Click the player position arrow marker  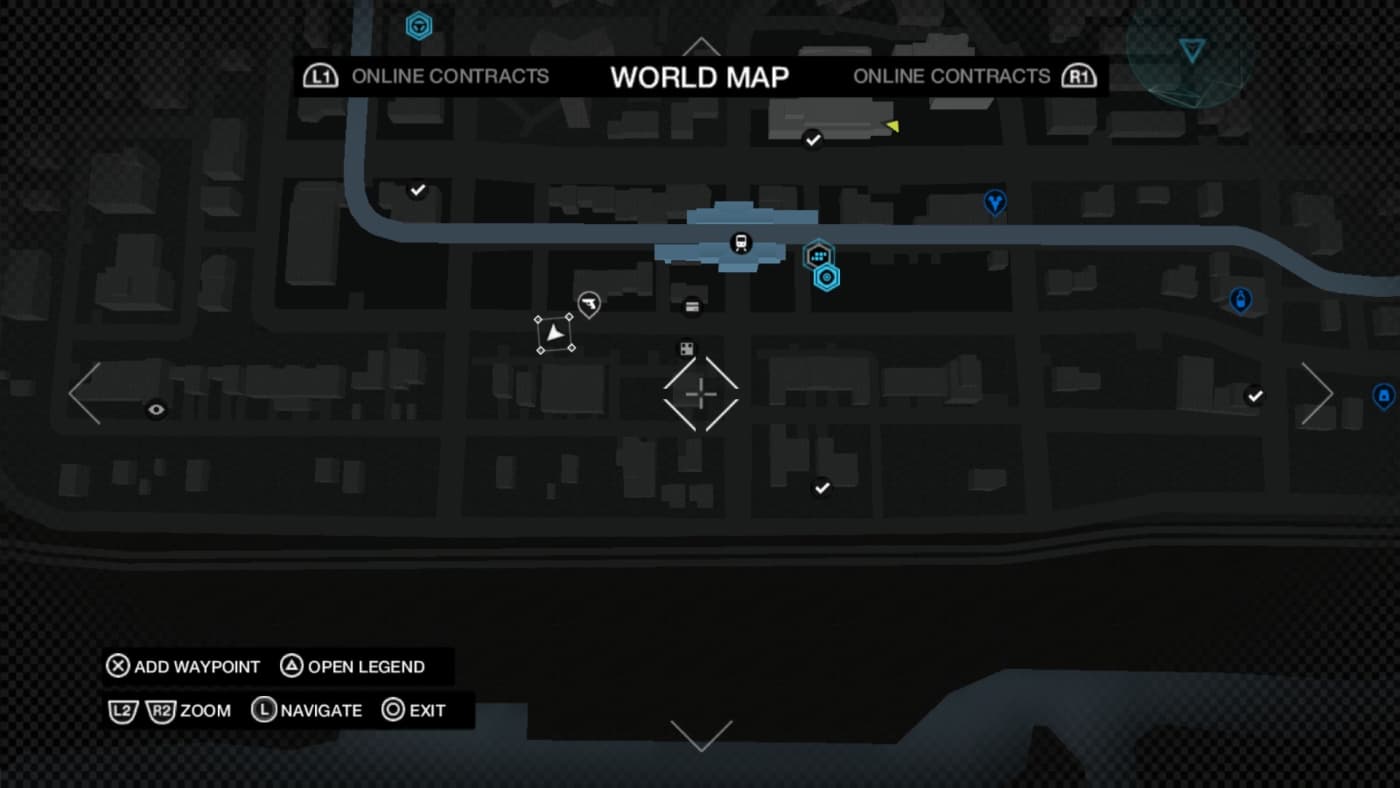(x=557, y=333)
